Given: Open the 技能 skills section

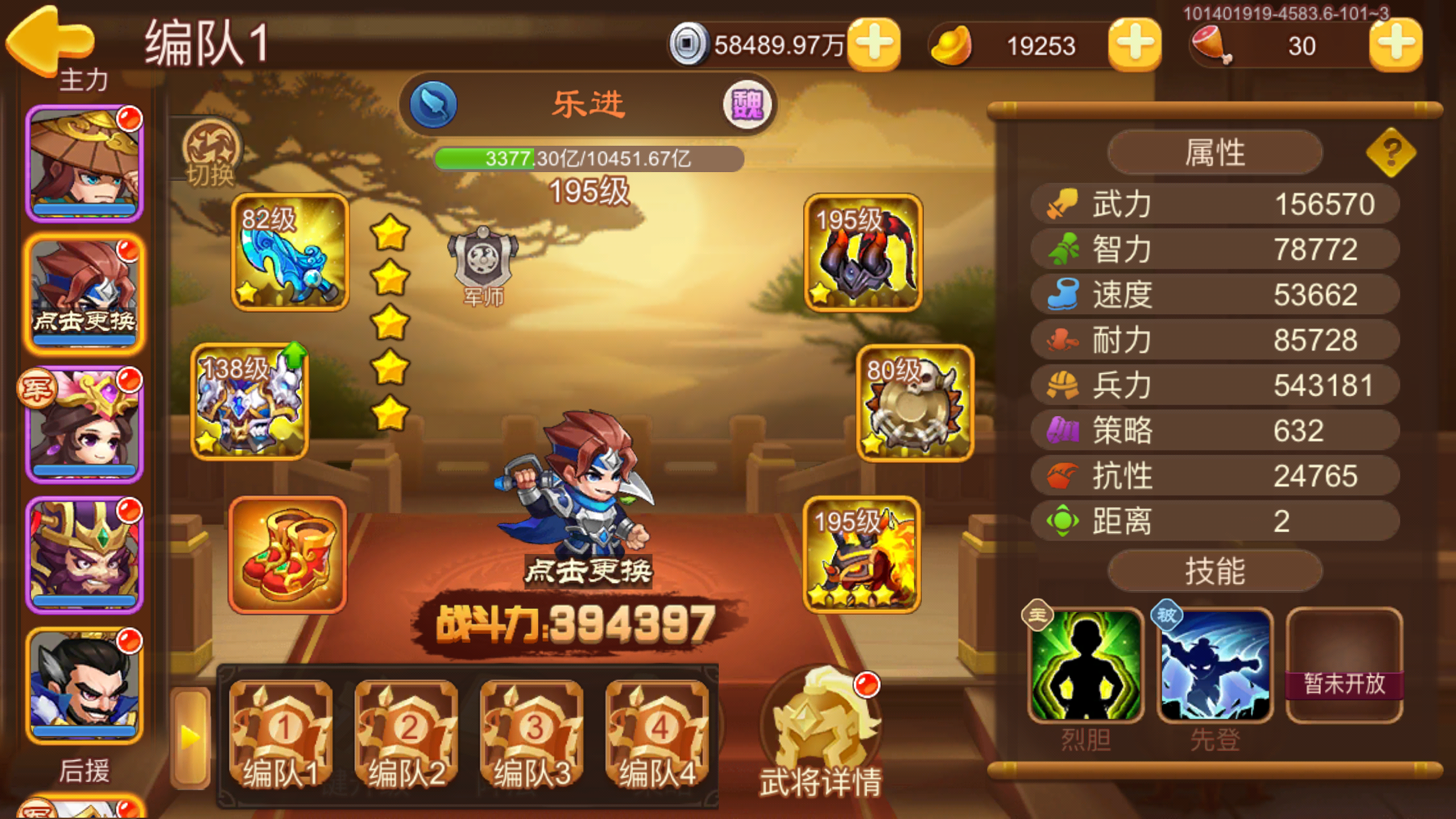Looking at the screenshot, I should click(1215, 571).
